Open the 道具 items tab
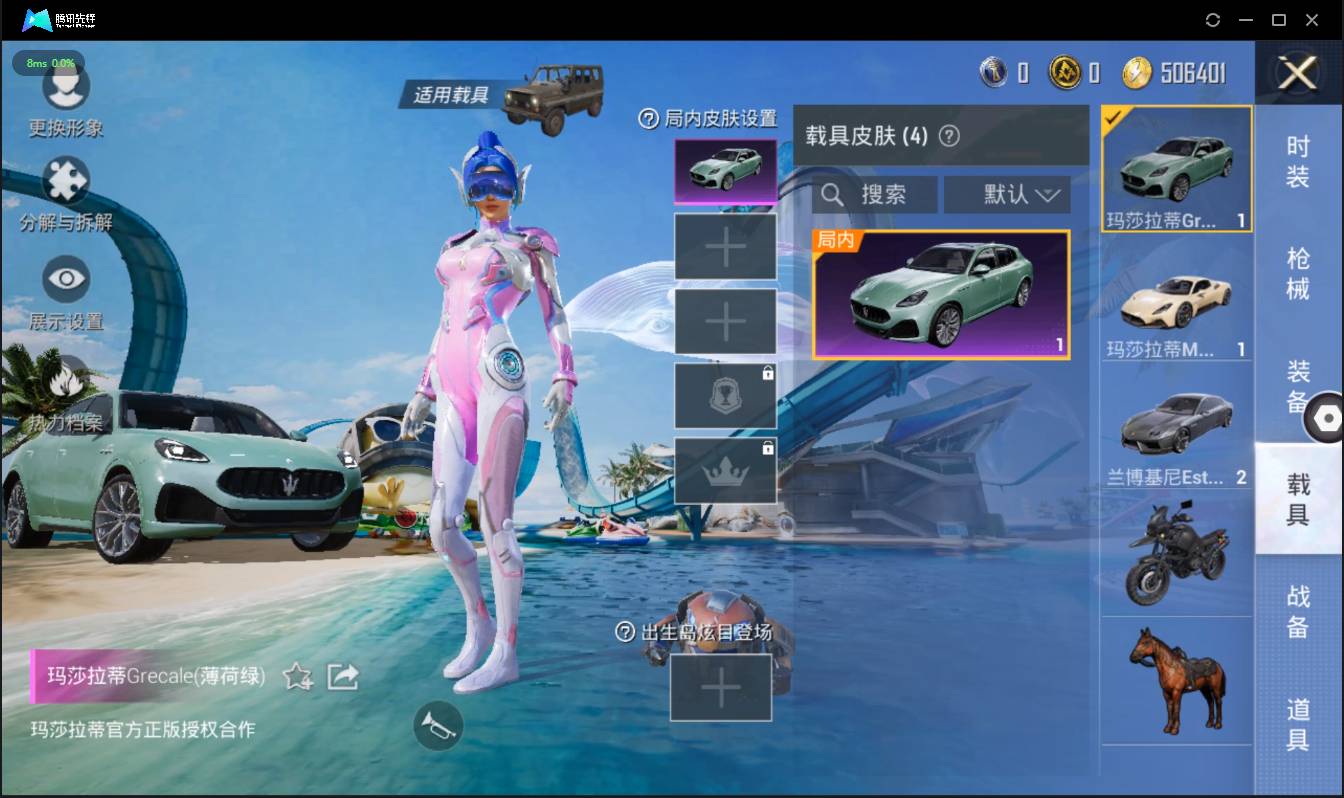1344x798 pixels. (1298, 724)
